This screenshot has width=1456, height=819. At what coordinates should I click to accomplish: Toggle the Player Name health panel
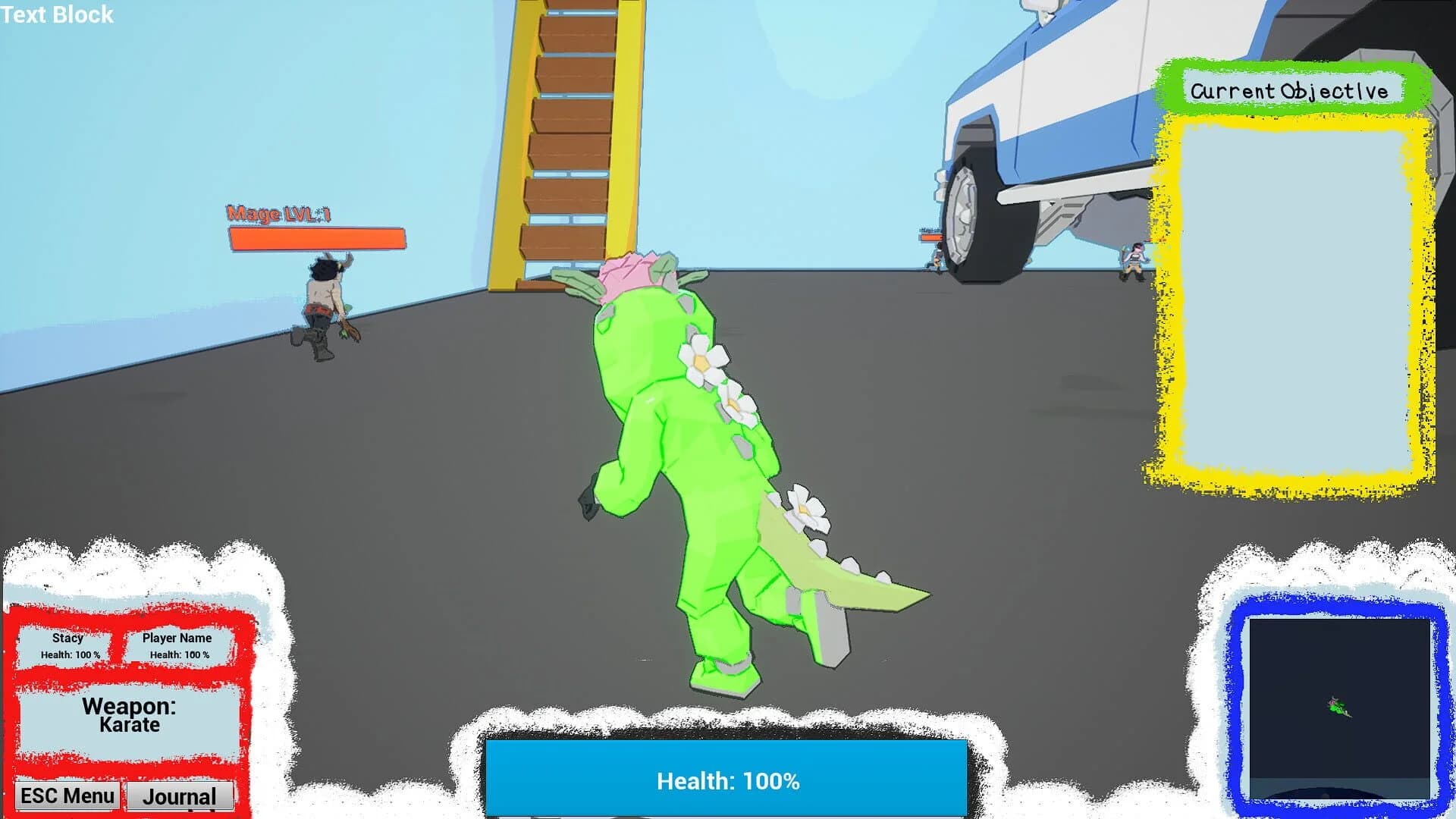click(177, 645)
